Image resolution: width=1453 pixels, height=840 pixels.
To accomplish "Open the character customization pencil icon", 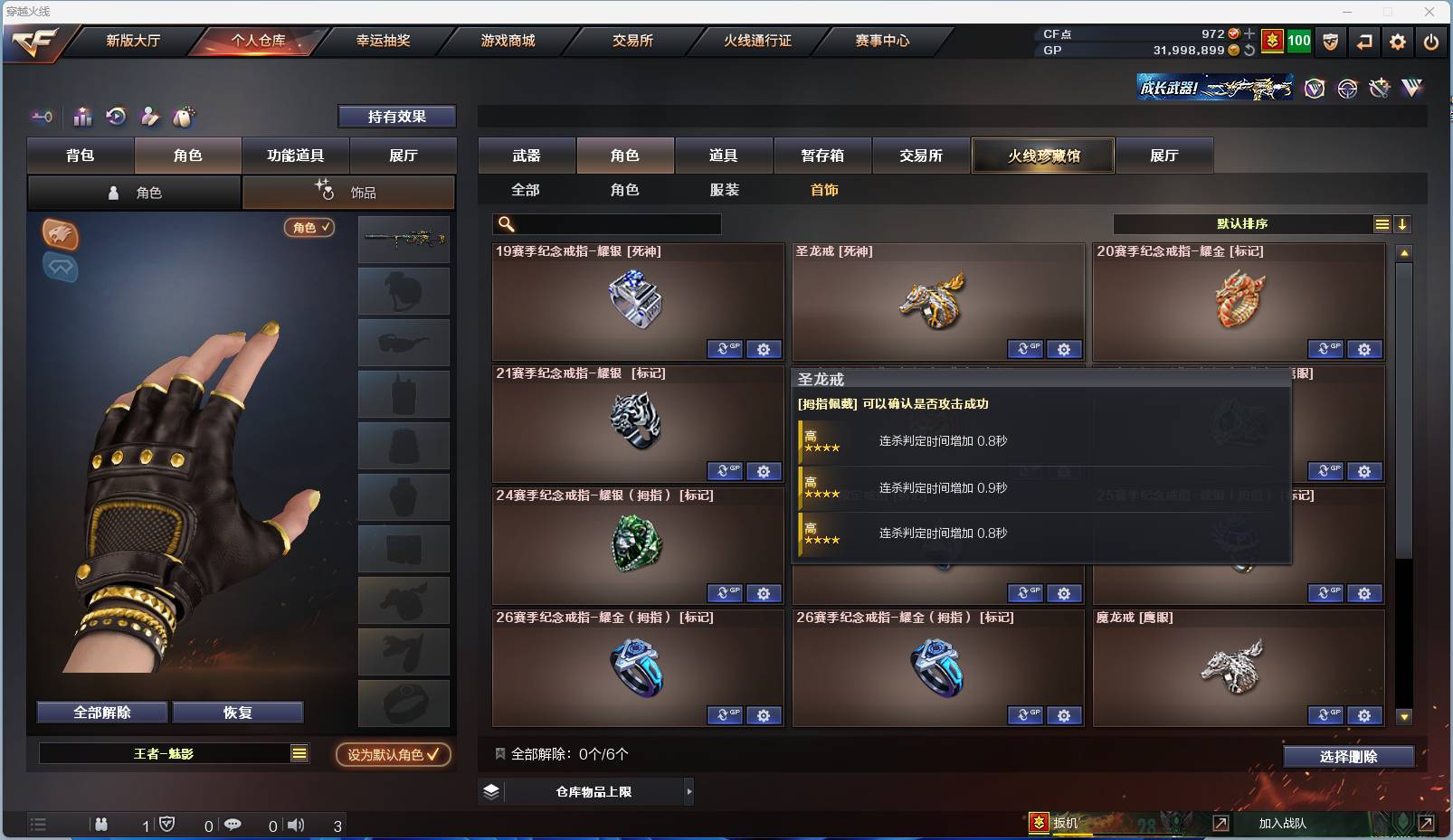I will coord(150,117).
